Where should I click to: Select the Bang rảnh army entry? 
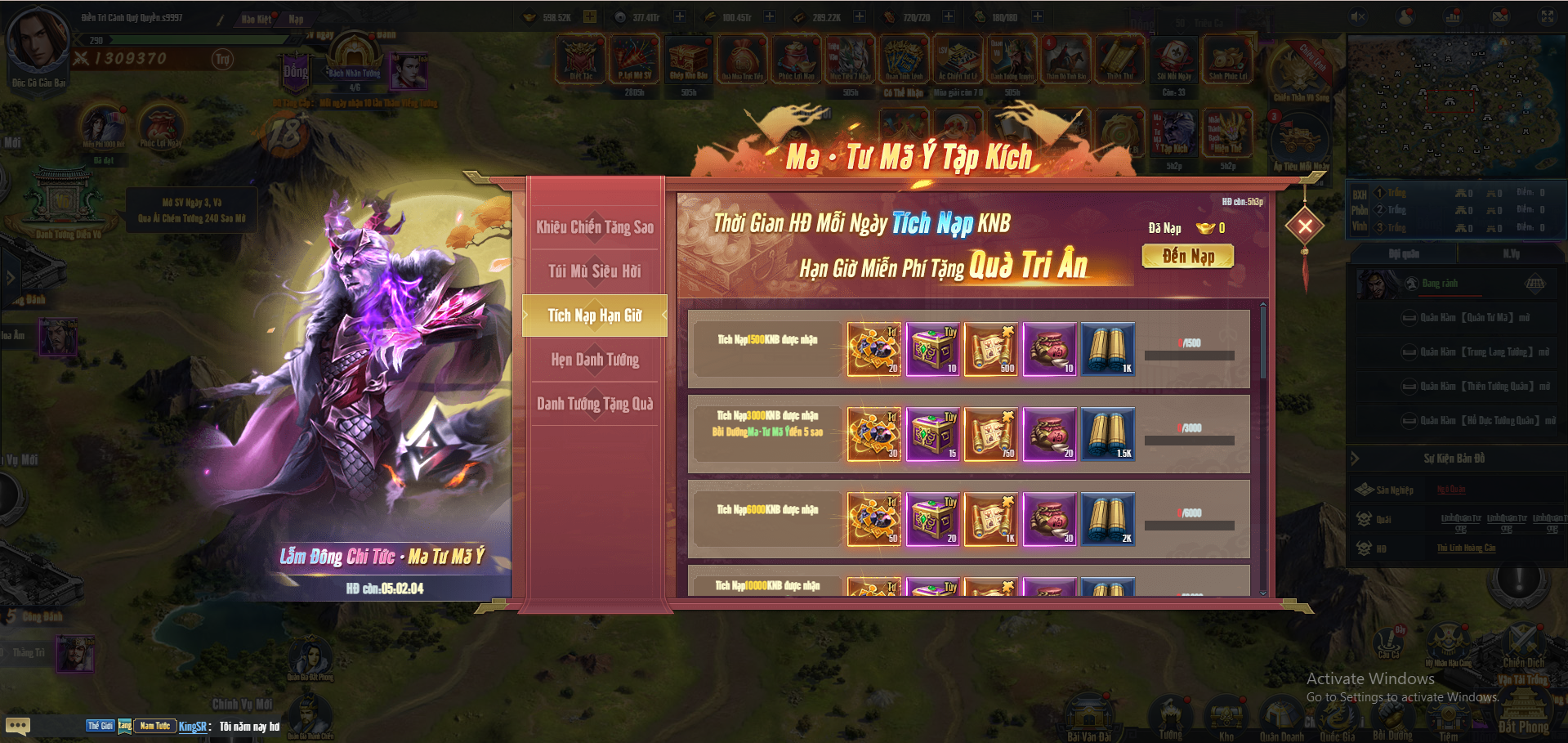click(x=1440, y=284)
